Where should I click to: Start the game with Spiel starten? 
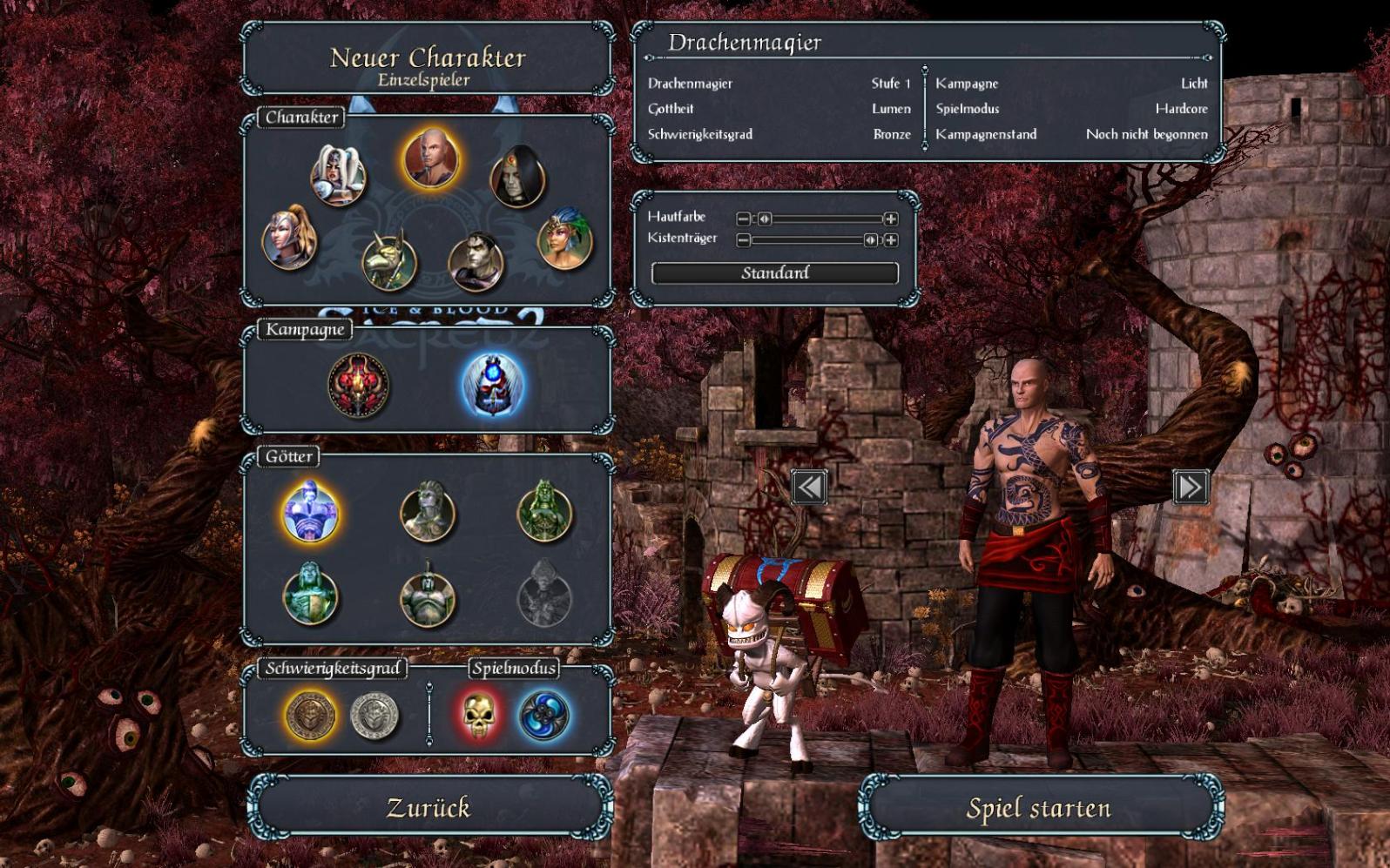pos(1040,808)
